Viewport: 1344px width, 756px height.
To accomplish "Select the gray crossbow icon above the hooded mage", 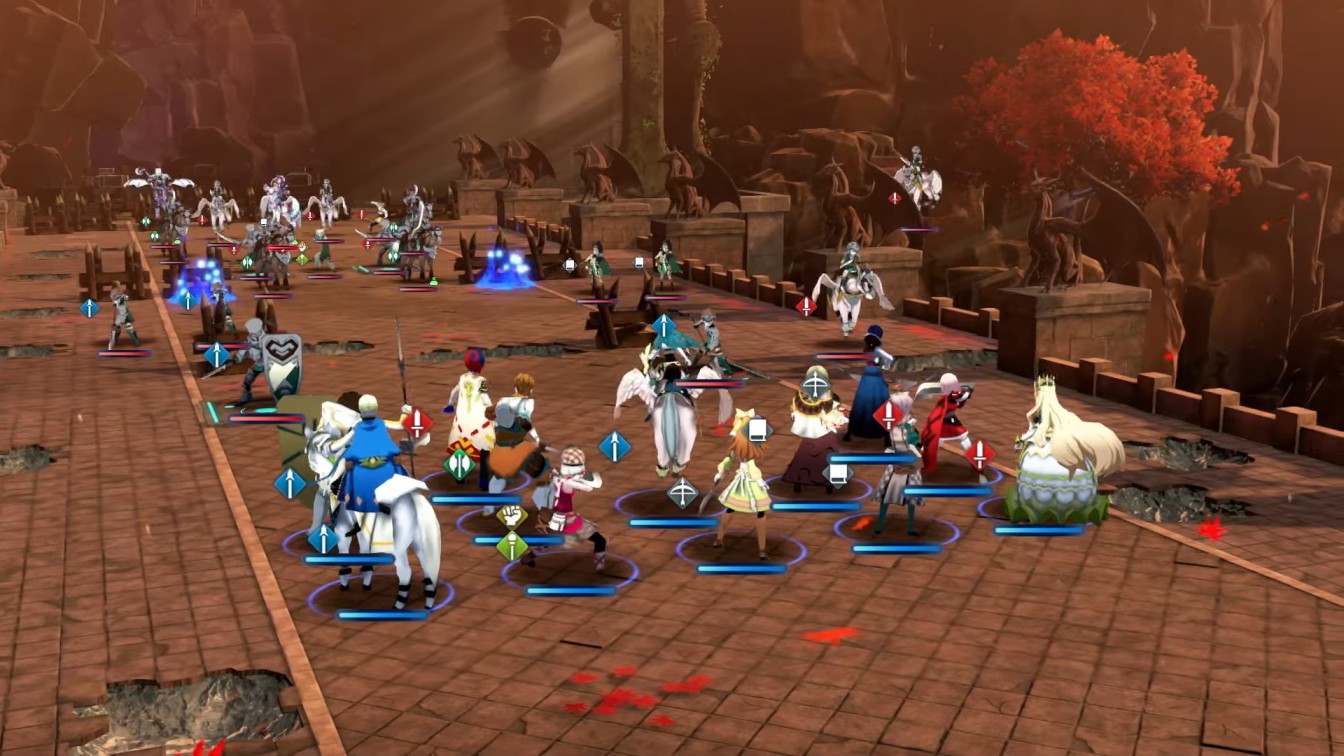I will (815, 384).
